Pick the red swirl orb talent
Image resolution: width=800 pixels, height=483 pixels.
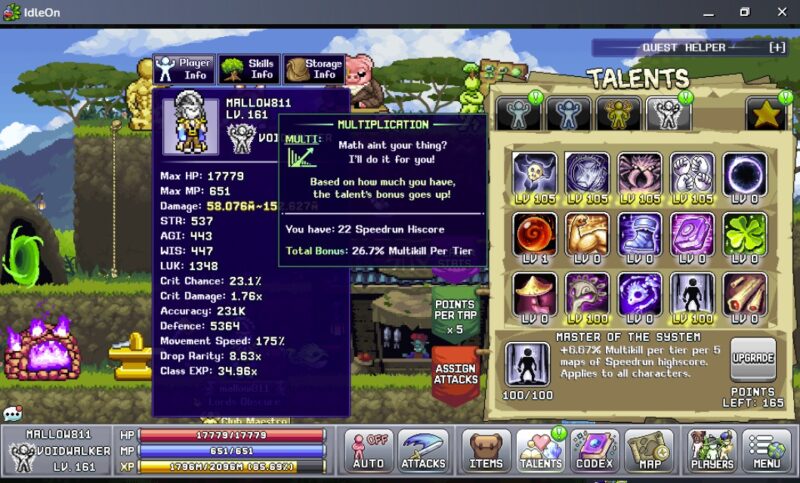535,233
